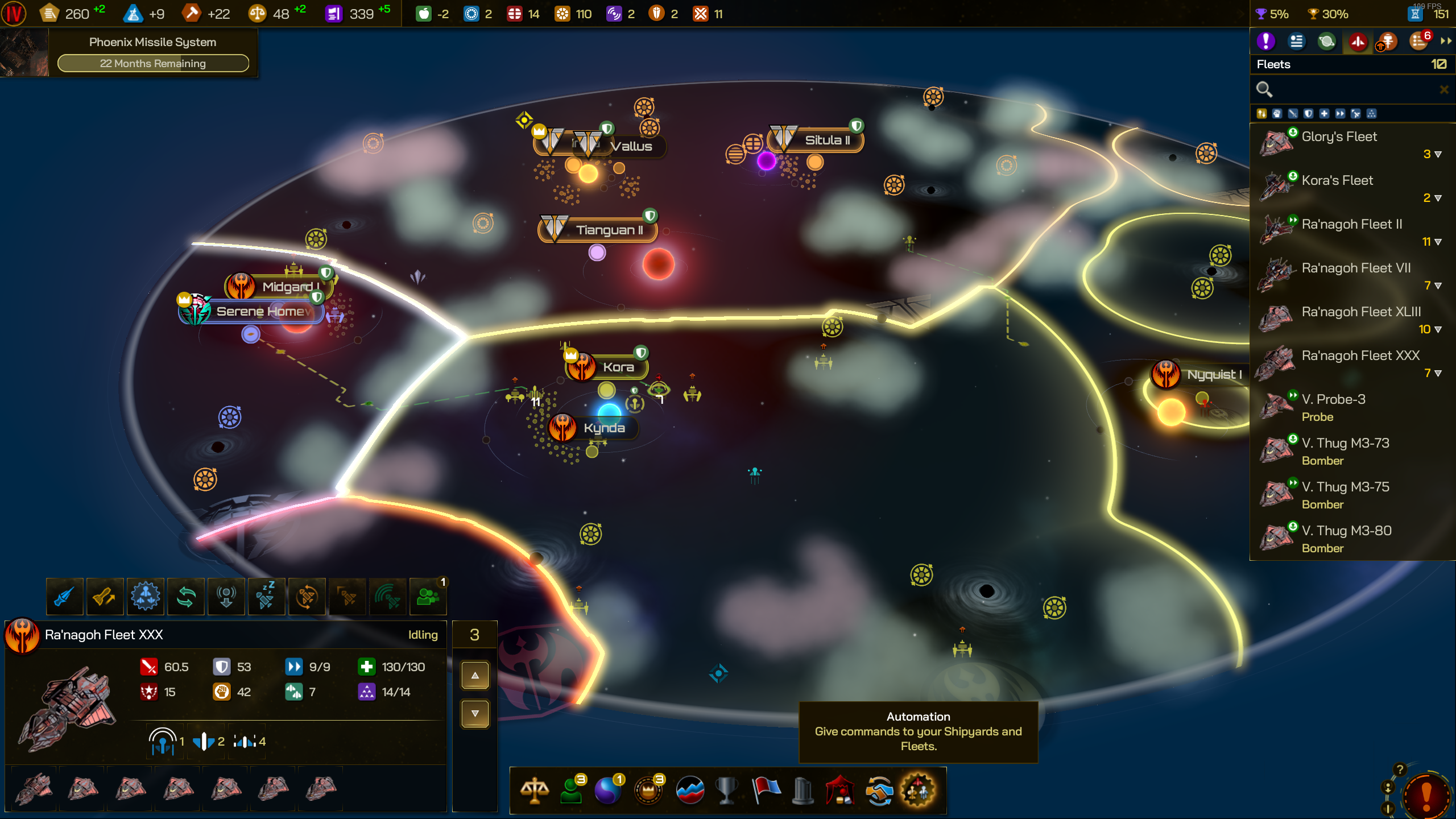Open the handshake diplomacy trade icon
Image resolution: width=1456 pixels, height=819 pixels.
tap(879, 791)
